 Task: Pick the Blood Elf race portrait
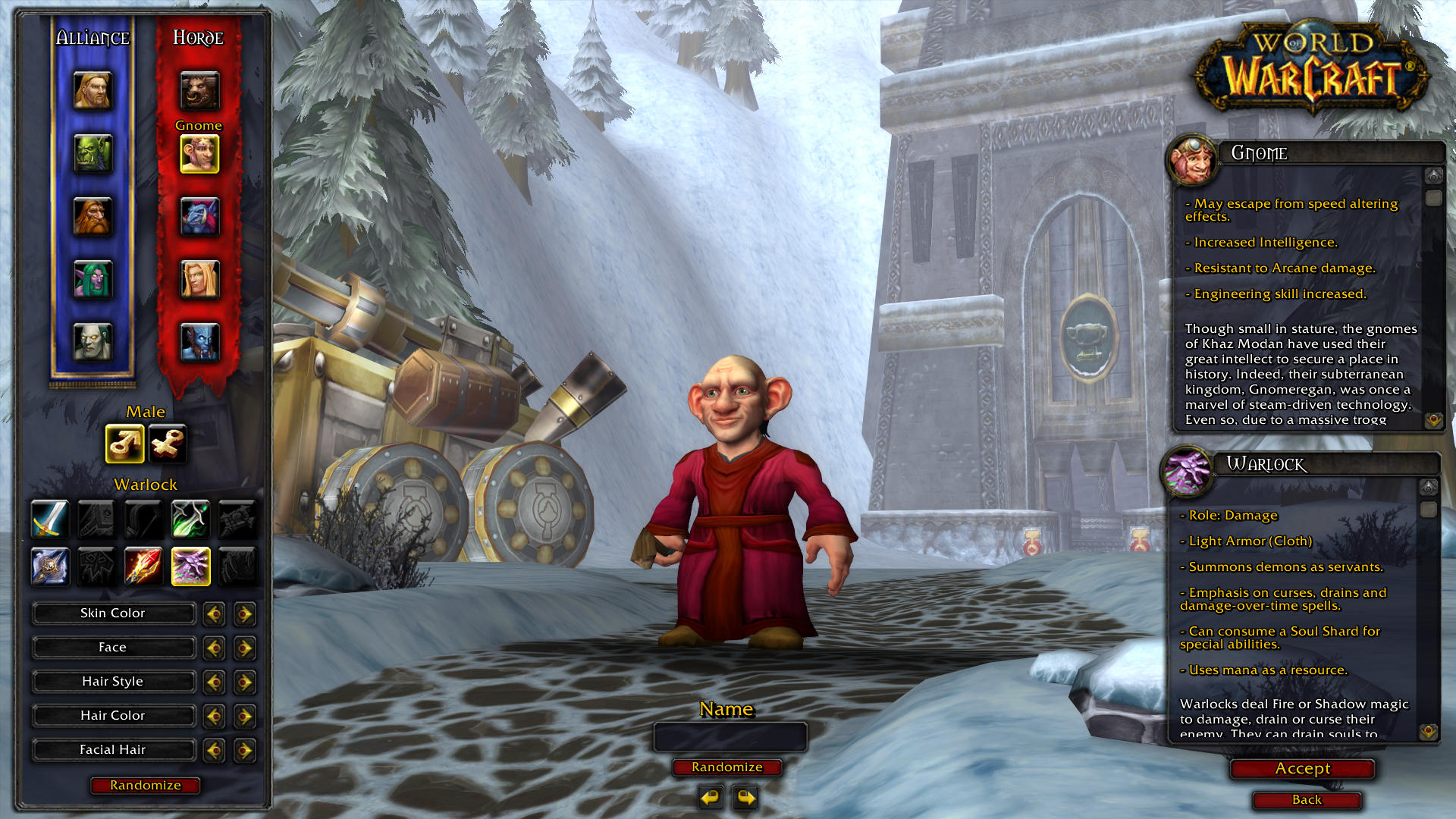pyautogui.click(x=199, y=278)
